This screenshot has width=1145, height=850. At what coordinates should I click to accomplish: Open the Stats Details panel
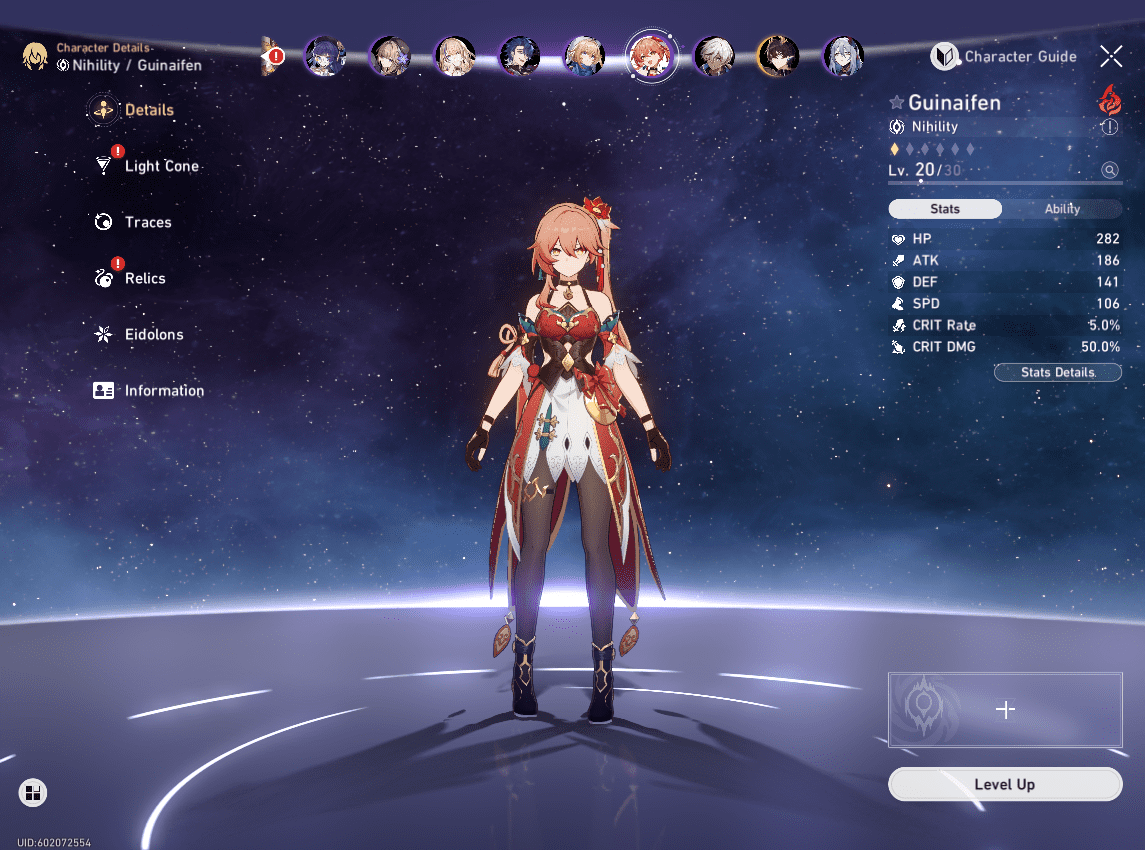coord(1057,372)
